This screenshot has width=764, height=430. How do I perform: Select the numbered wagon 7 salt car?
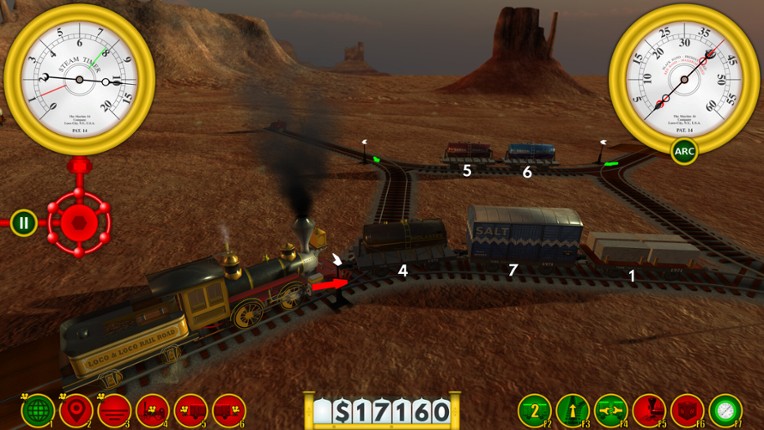[x=524, y=238]
